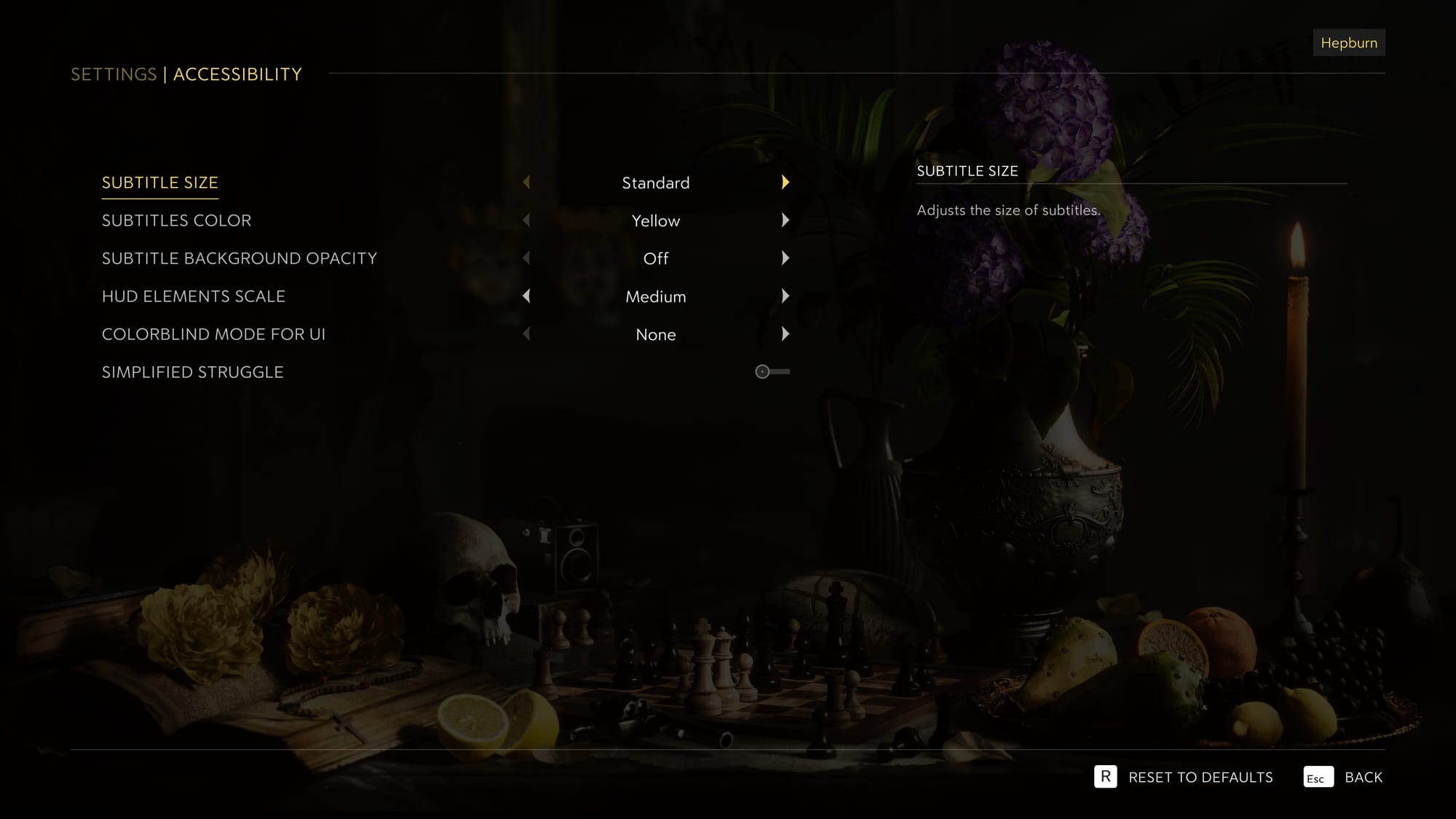The image size is (1456, 819).
Task: Toggle the Simplified Struggle switch off
Action: coord(772,371)
